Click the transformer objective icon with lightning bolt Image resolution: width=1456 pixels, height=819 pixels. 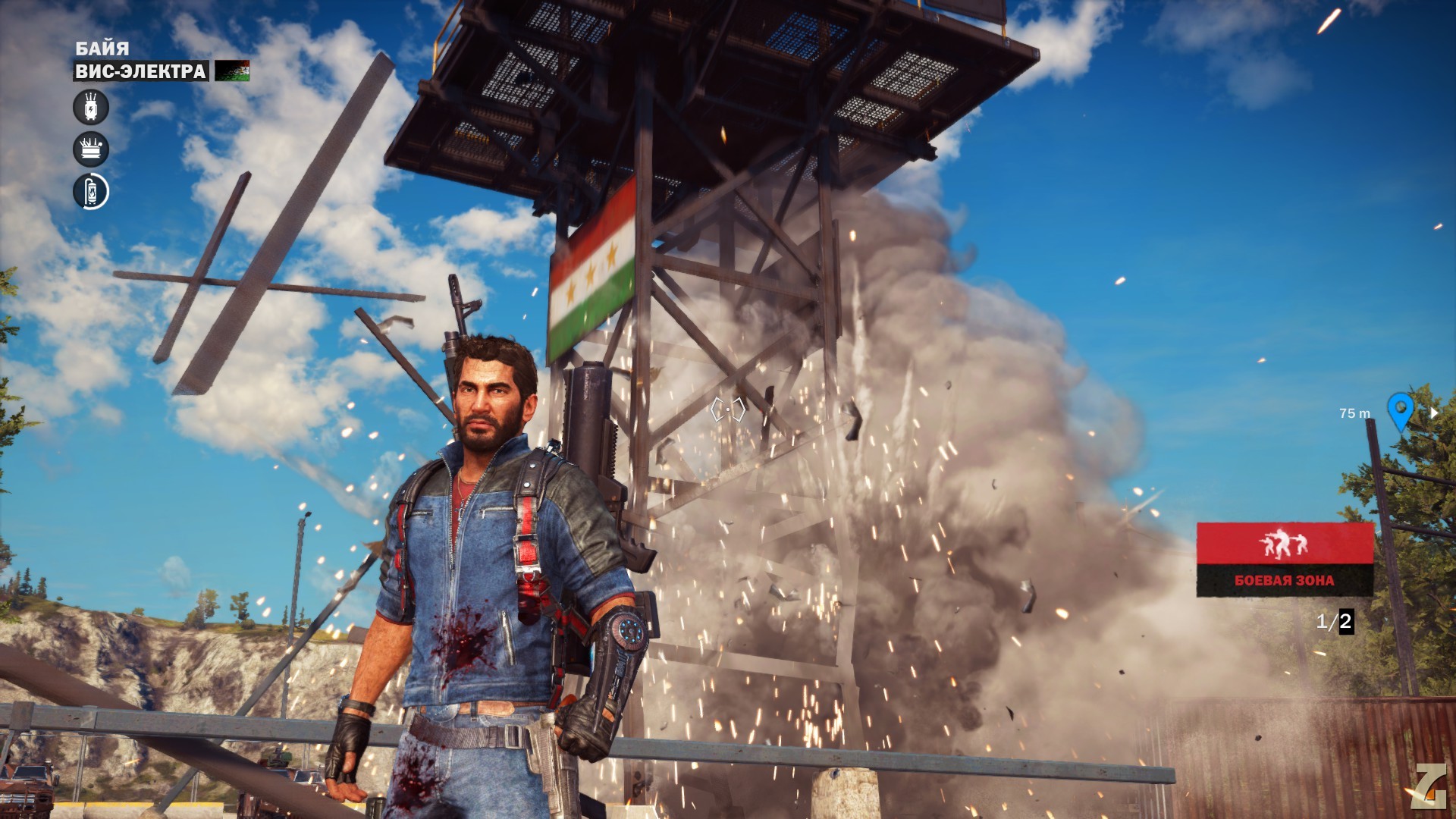click(x=91, y=107)
